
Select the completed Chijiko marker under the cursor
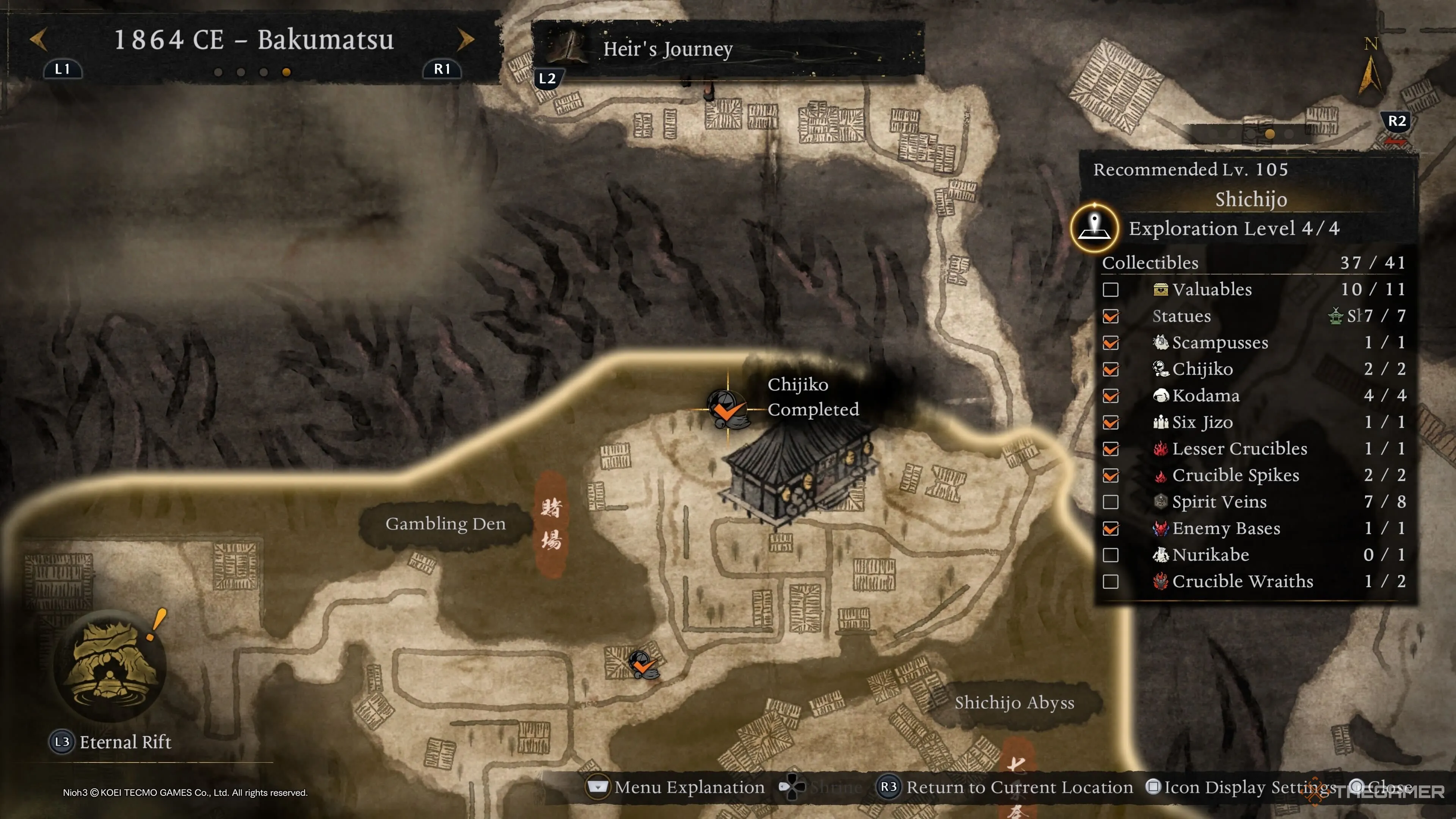click(726, 408)
